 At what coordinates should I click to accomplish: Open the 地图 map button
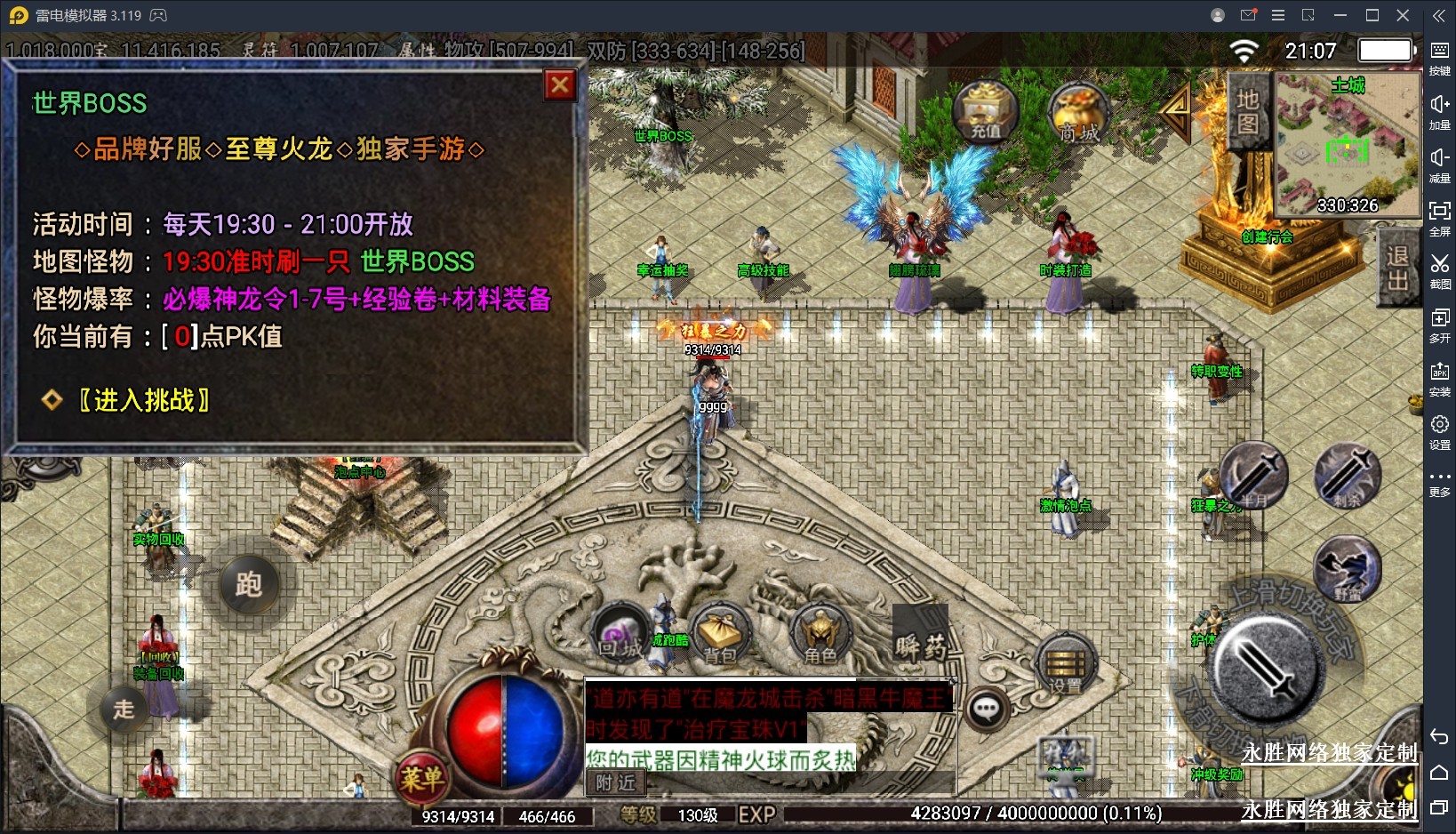coord(1248,111)
